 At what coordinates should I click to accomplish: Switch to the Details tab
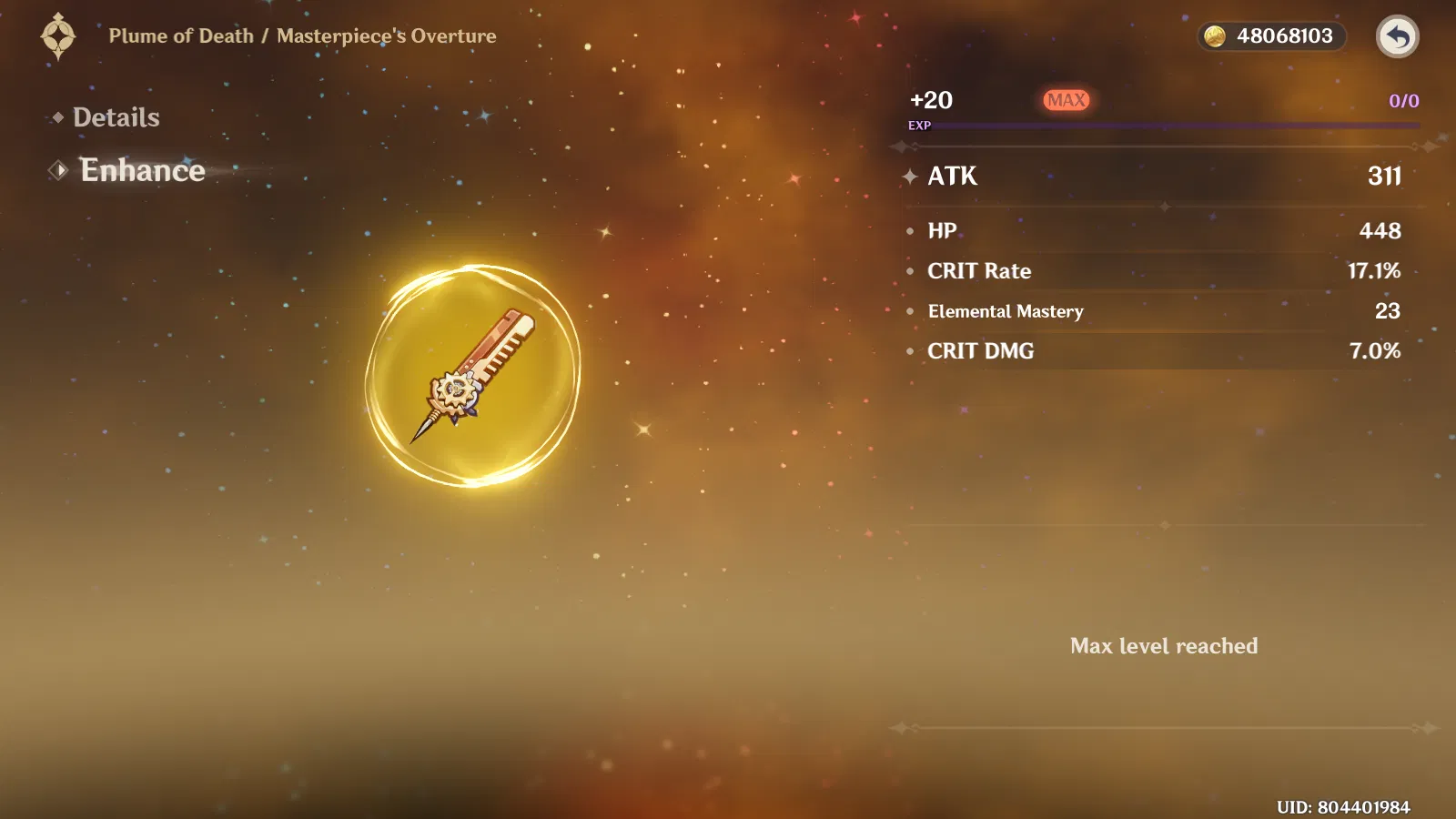118,117
